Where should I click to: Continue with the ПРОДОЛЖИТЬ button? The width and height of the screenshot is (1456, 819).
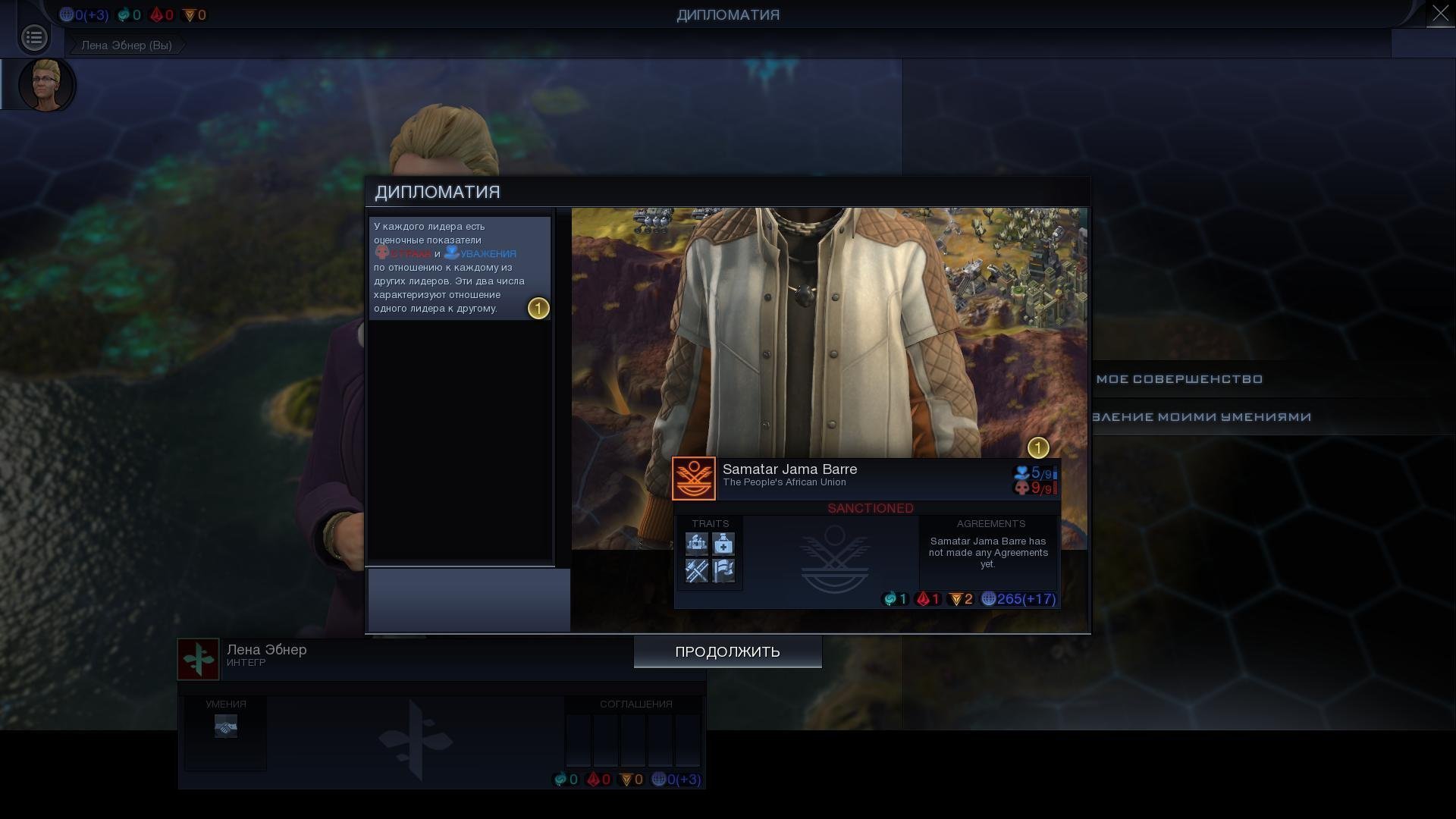pyautogui.click(x=727, y=652)
